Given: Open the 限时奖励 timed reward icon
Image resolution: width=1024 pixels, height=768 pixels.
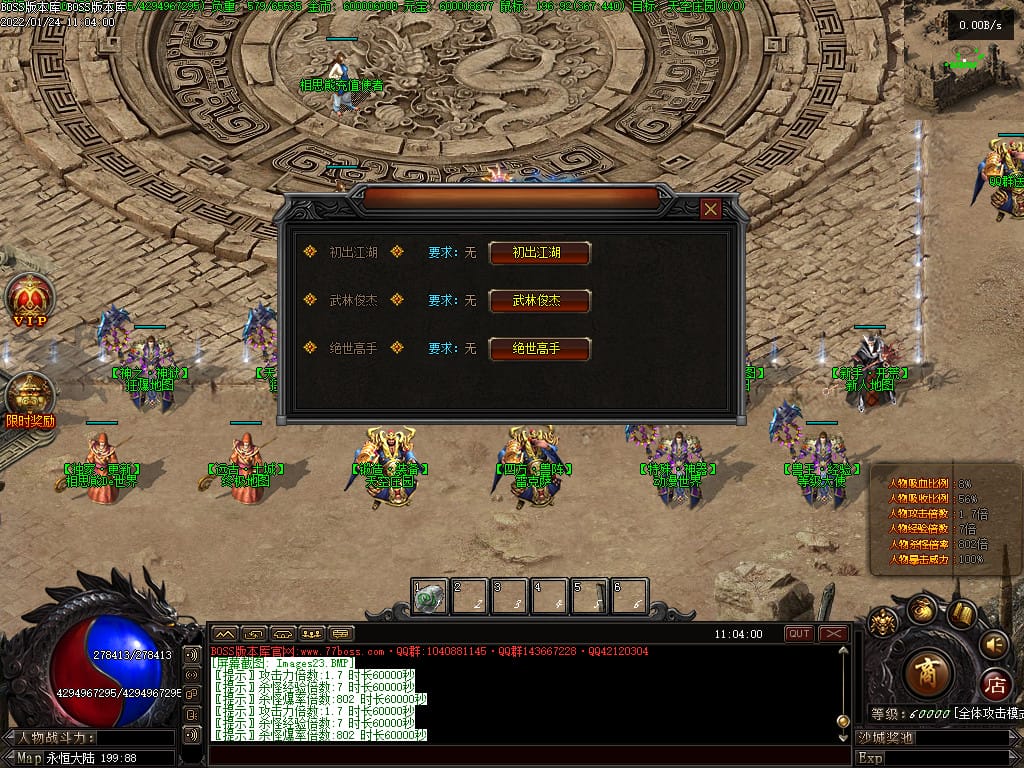Looking at the screenshot, I should (x=30, y=398).
